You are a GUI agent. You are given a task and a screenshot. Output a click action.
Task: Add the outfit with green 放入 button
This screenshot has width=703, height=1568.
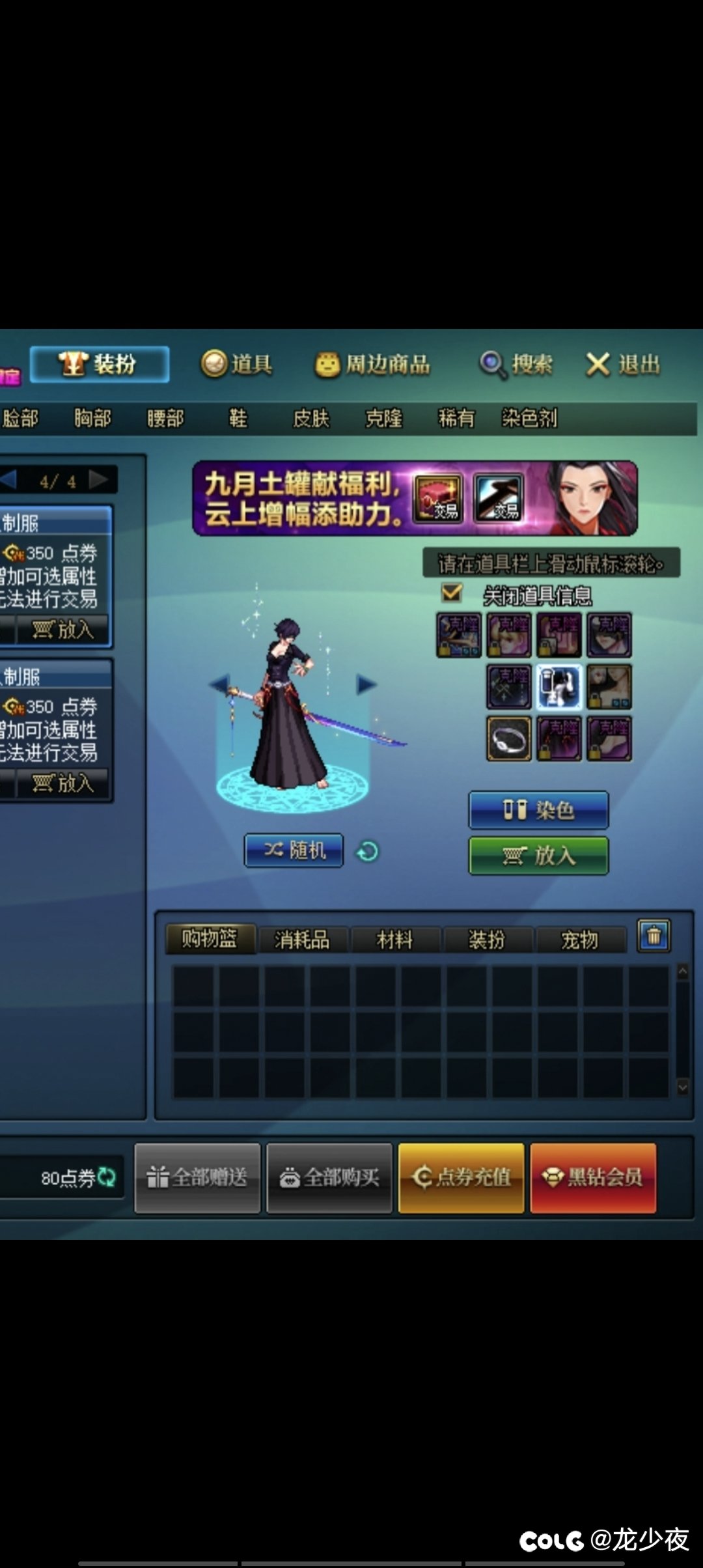(x=538, y=856)
